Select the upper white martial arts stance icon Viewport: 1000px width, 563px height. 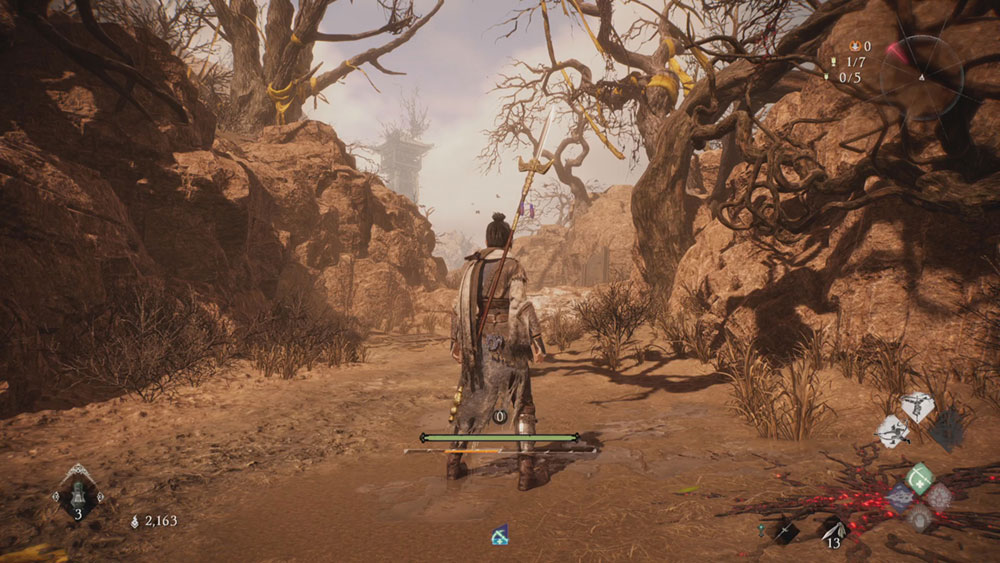(916, 406)
